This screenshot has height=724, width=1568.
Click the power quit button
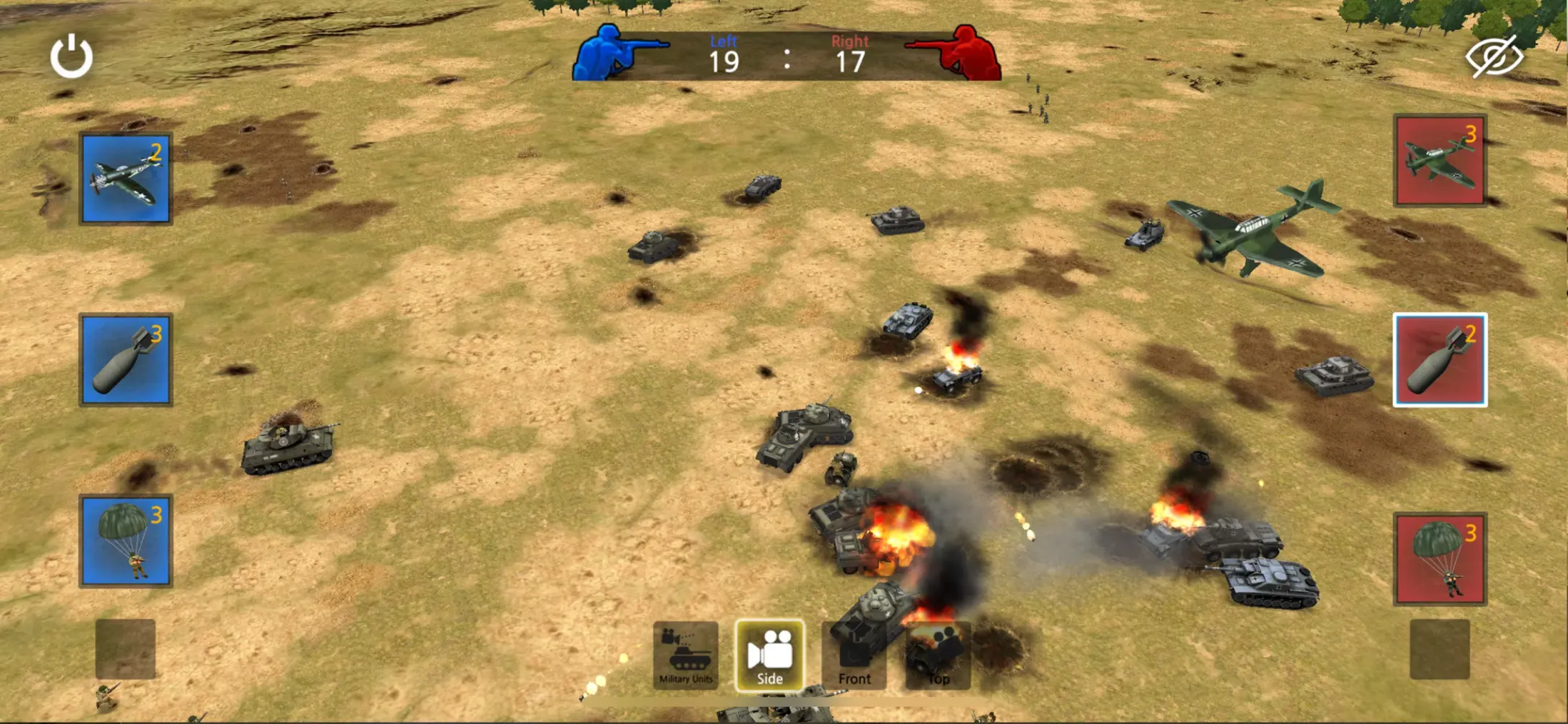(71, 56)
